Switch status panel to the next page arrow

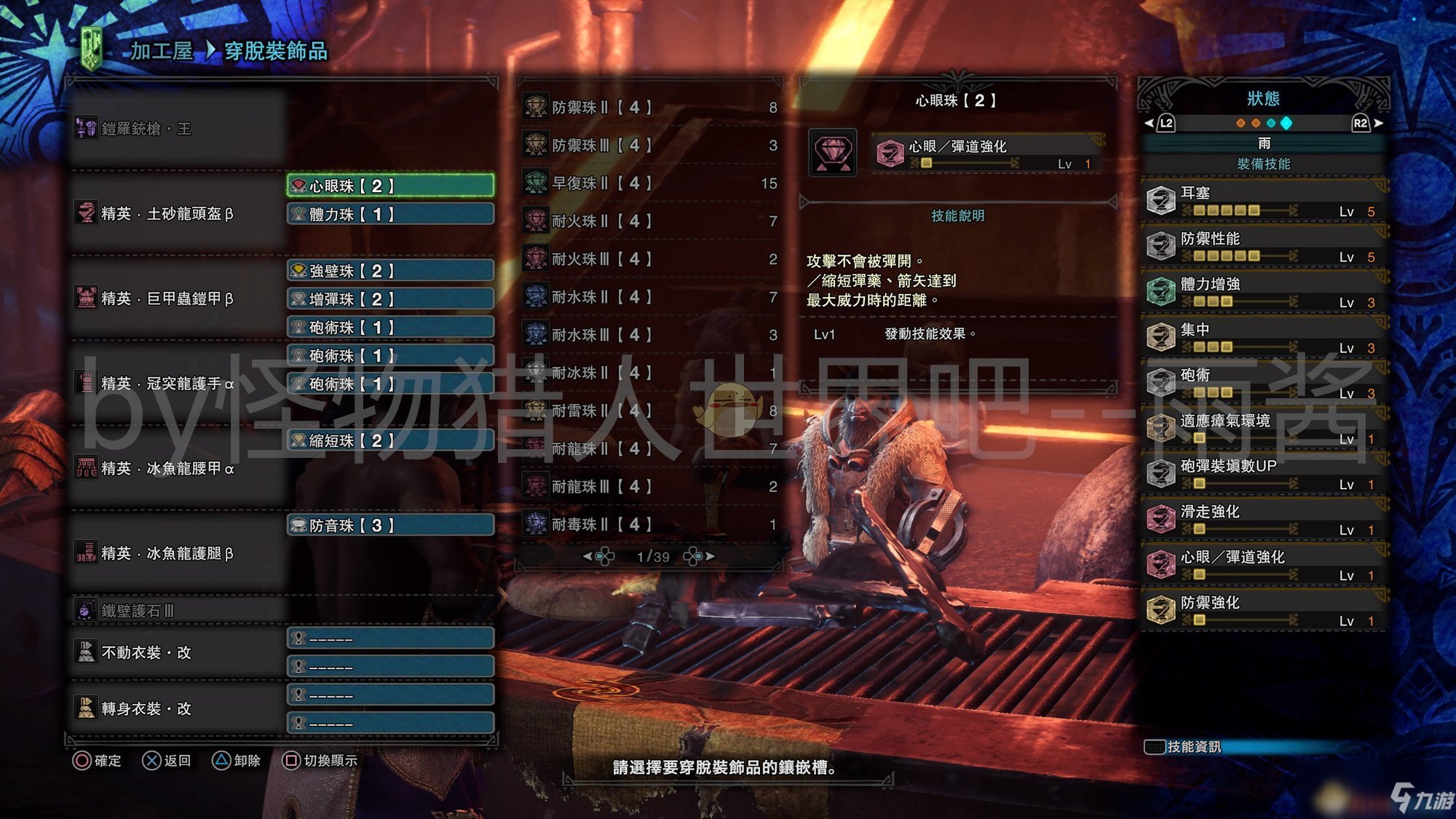coord(1376,123)
